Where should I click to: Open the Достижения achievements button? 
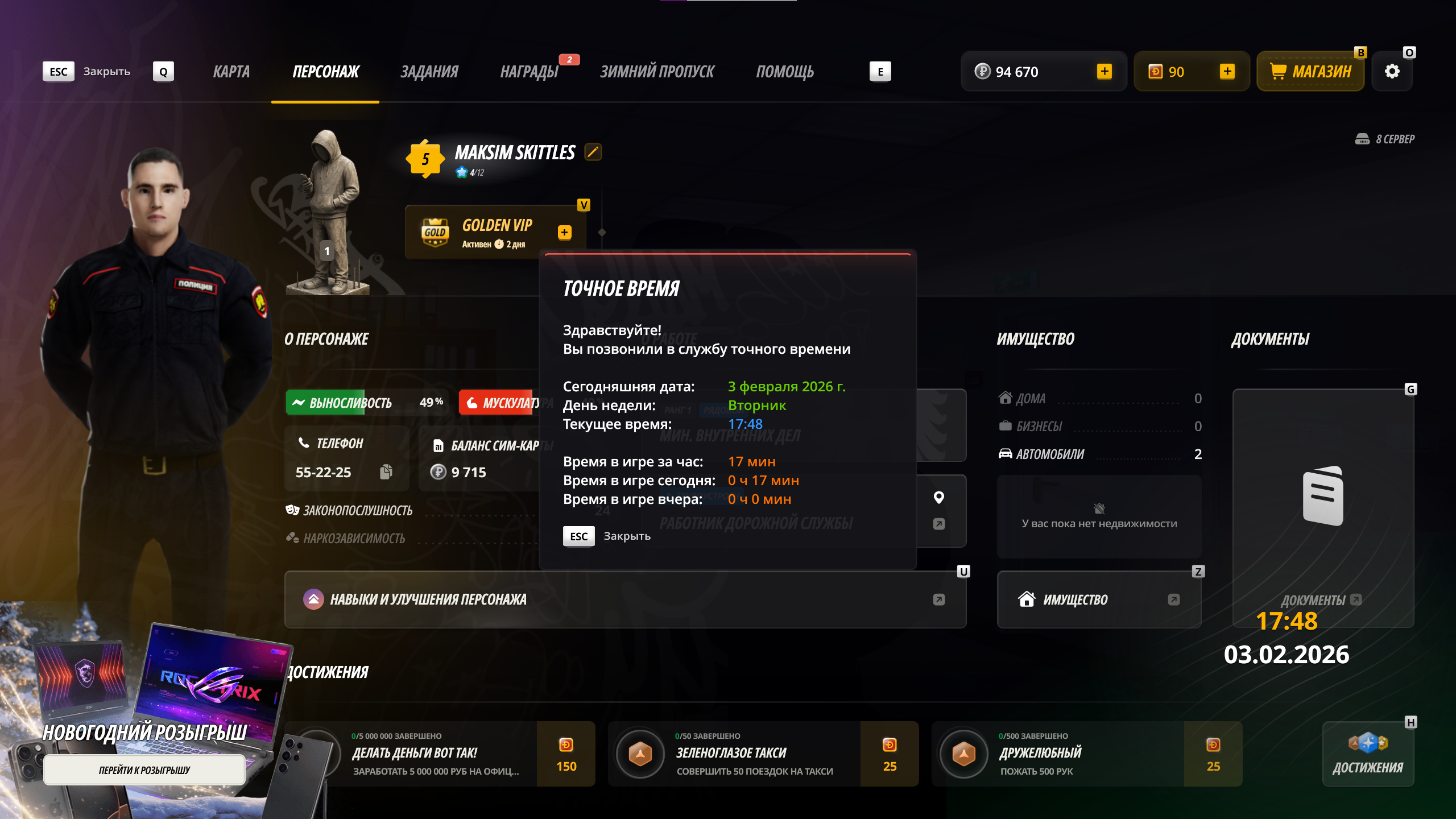point(1368,754)
